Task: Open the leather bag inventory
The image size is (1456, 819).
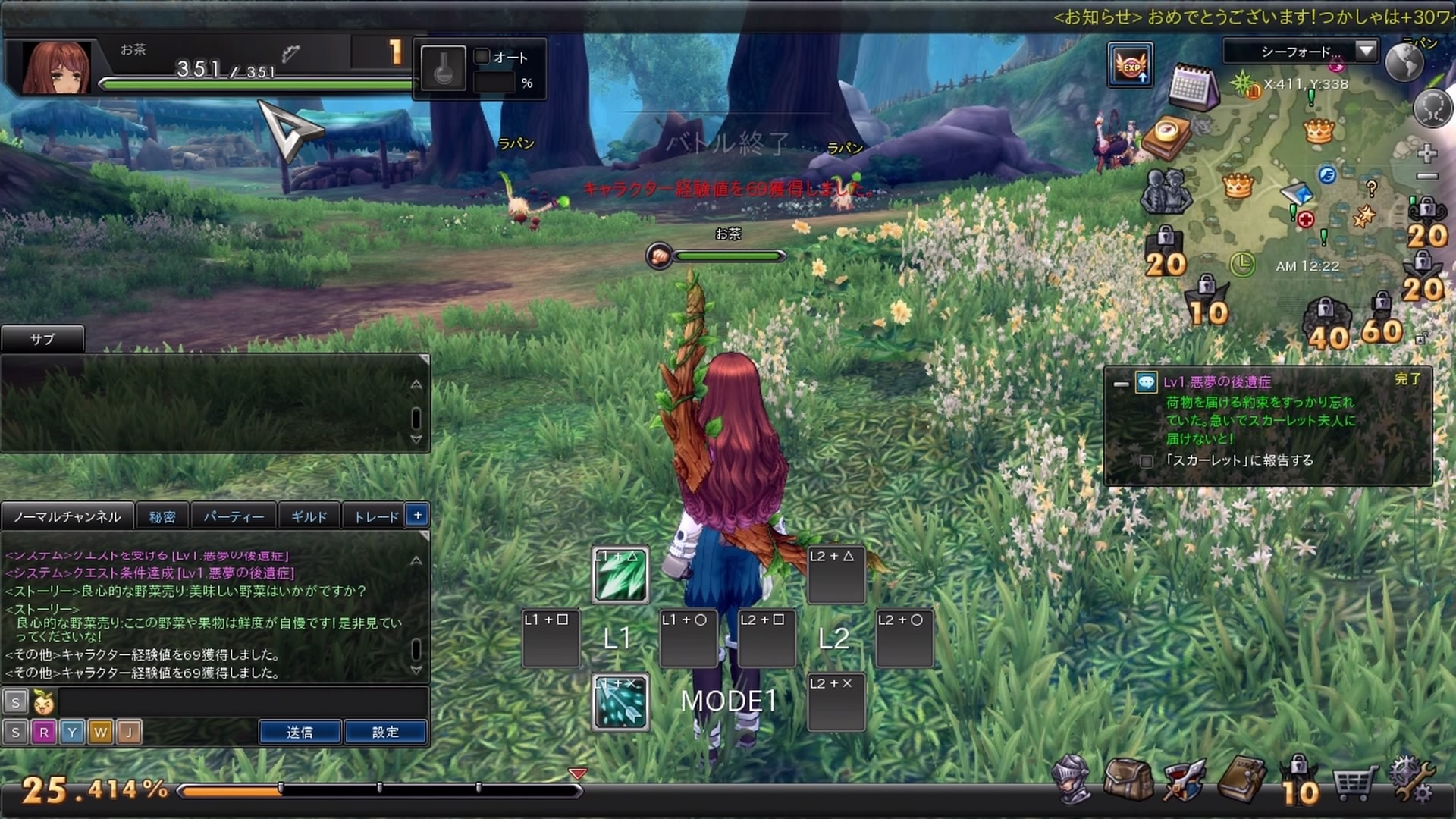Action: click(x=1128, y=778)
